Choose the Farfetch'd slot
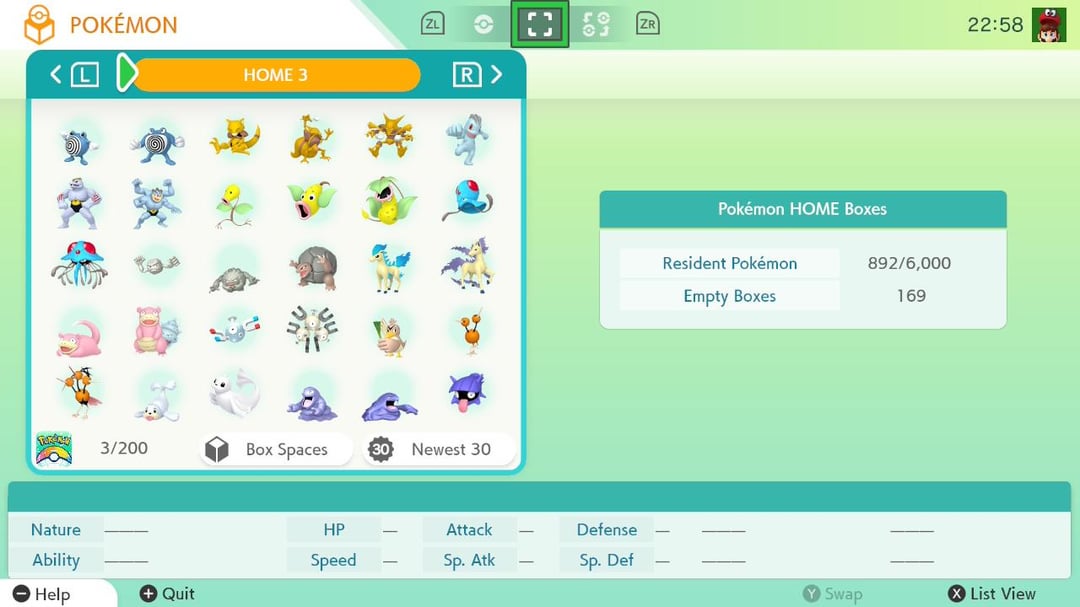 391,332
